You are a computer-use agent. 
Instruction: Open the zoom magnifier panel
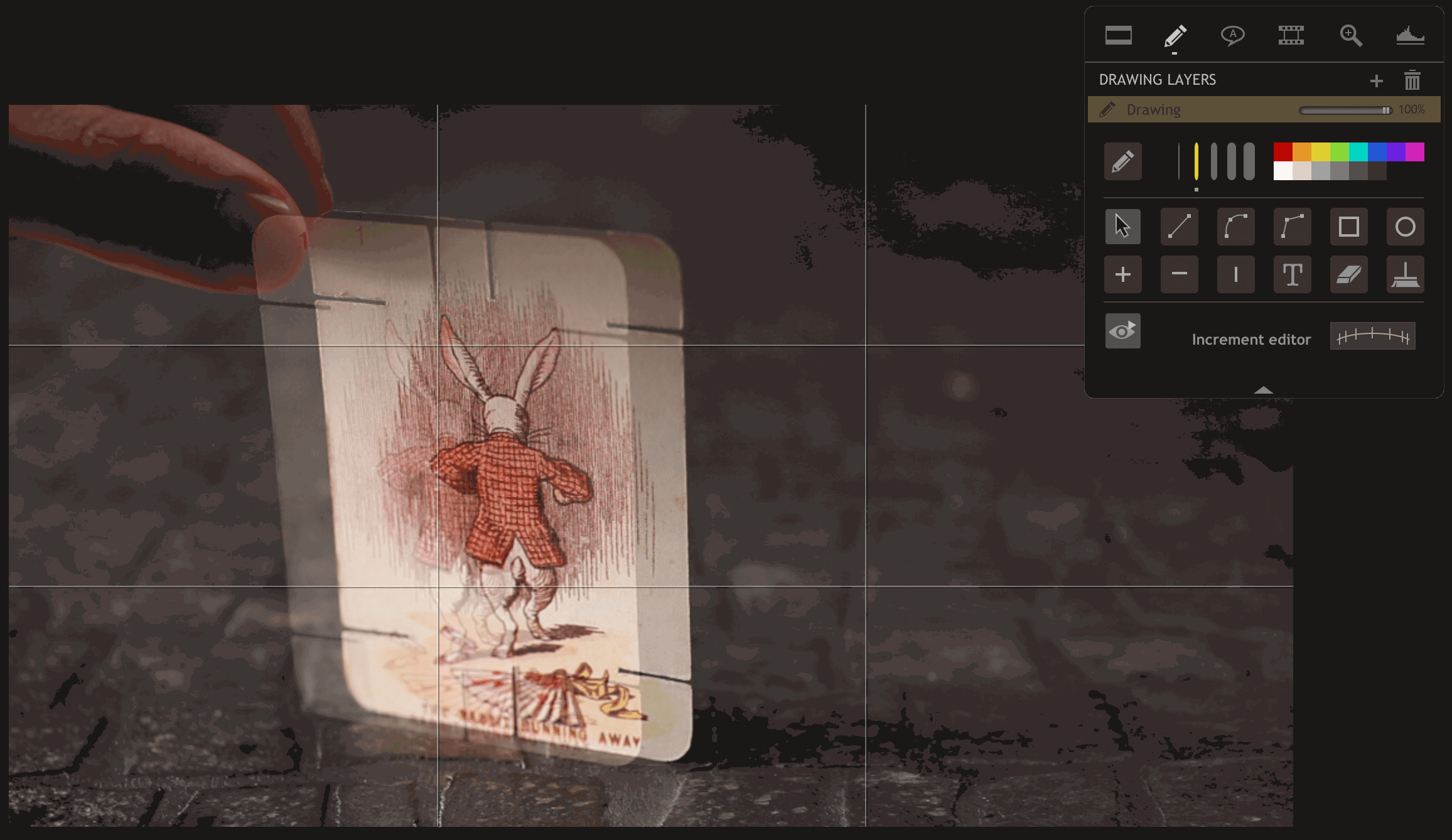click(x=1351, y=36)
